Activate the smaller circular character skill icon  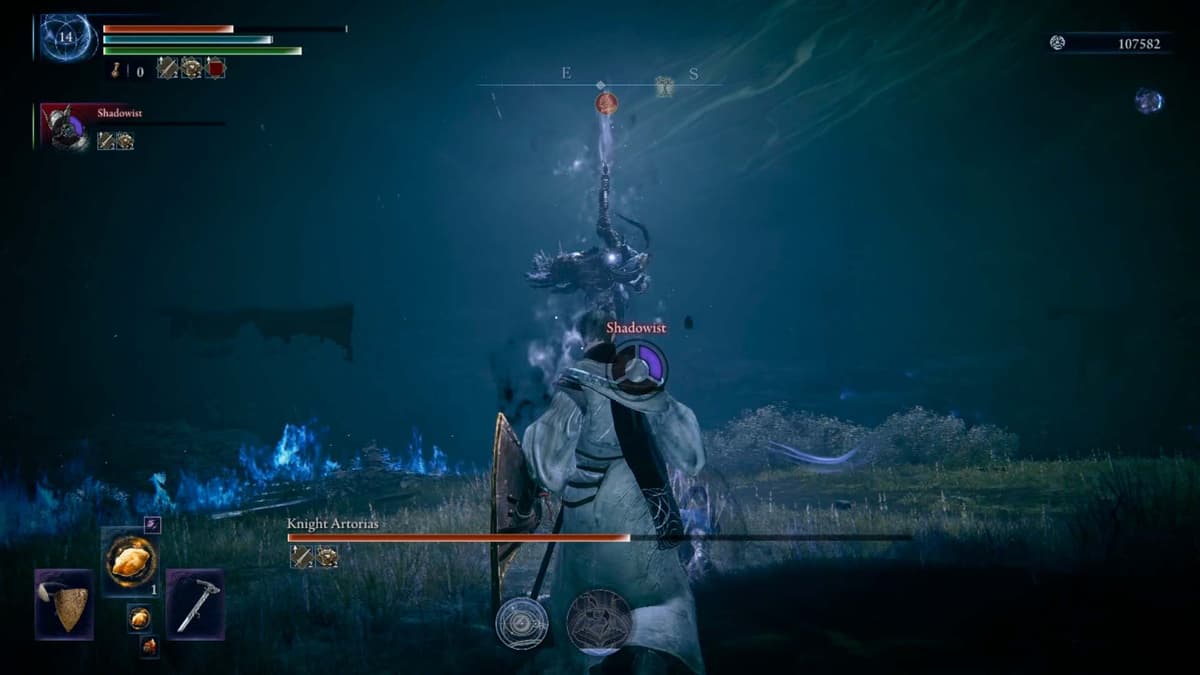click(522, 622)
